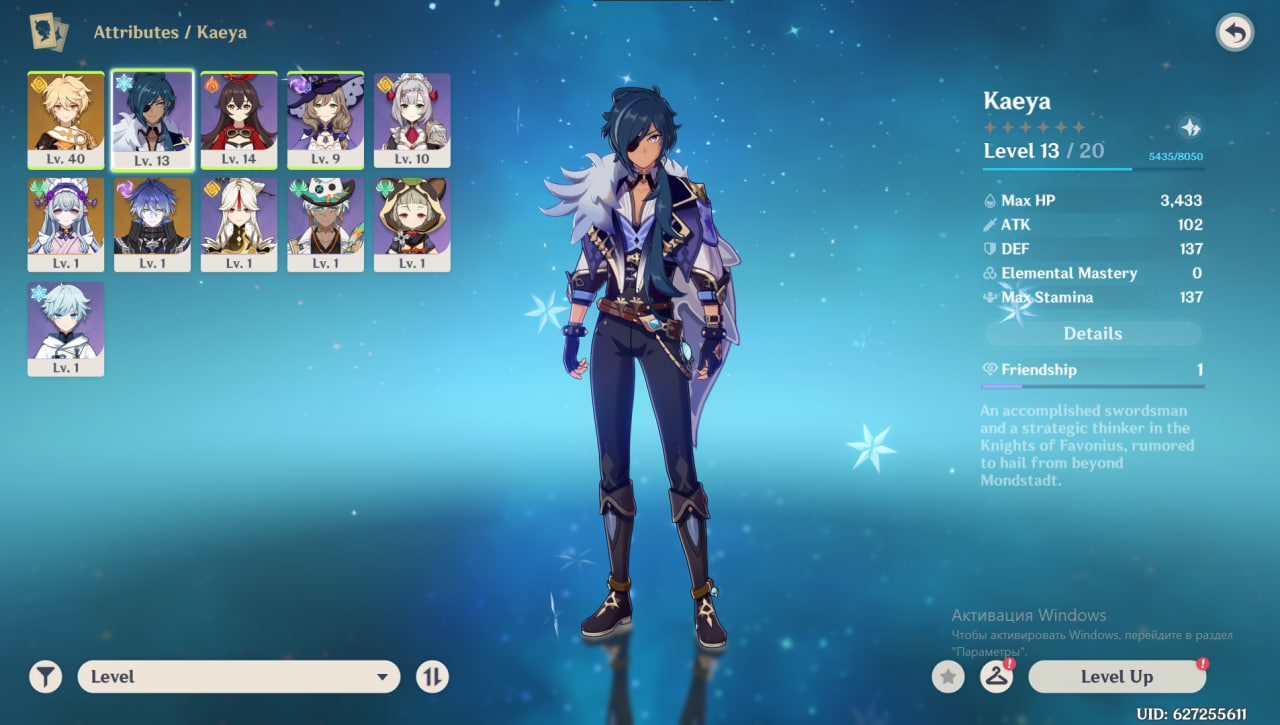Open the outfit hanger icon
This screenshot has height=725, width=1280.
coord(996,677)
